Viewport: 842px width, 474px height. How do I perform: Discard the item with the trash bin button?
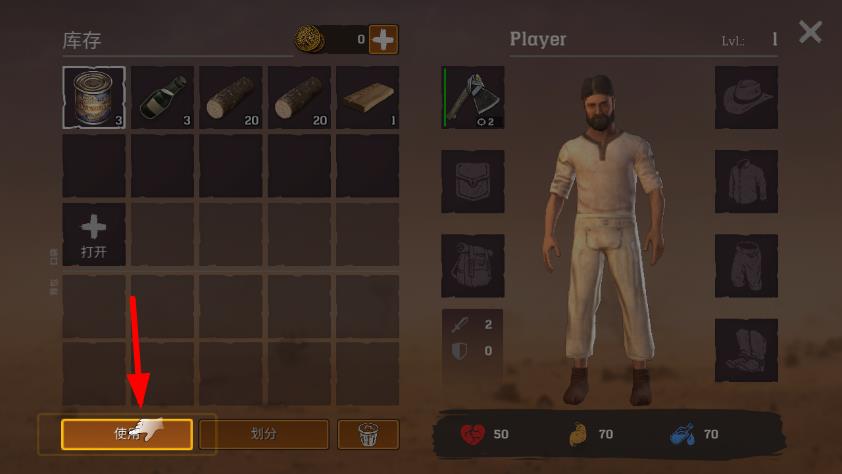368,434
